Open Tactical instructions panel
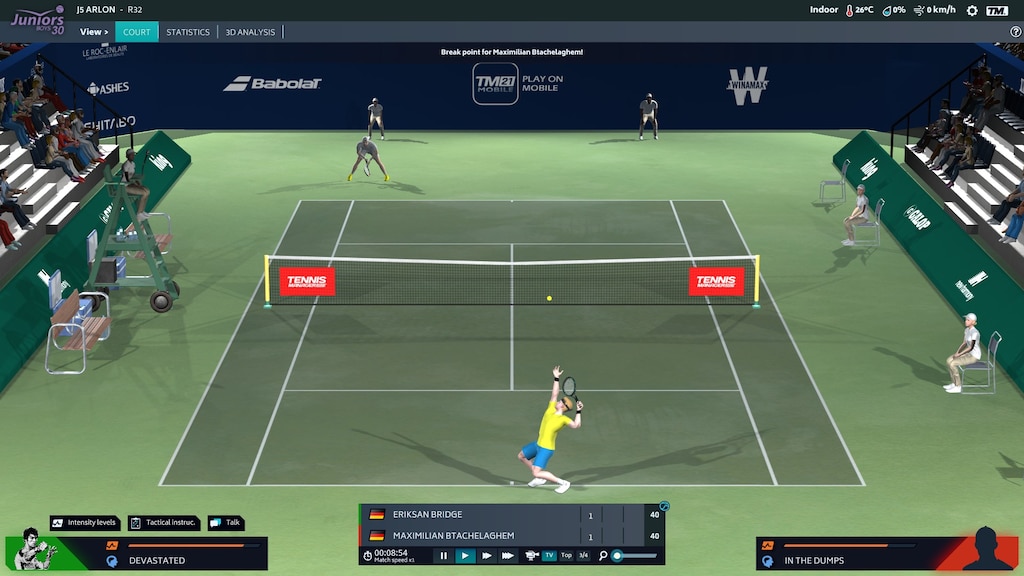Screen dimensions: 1024x576 coord(165,523)
